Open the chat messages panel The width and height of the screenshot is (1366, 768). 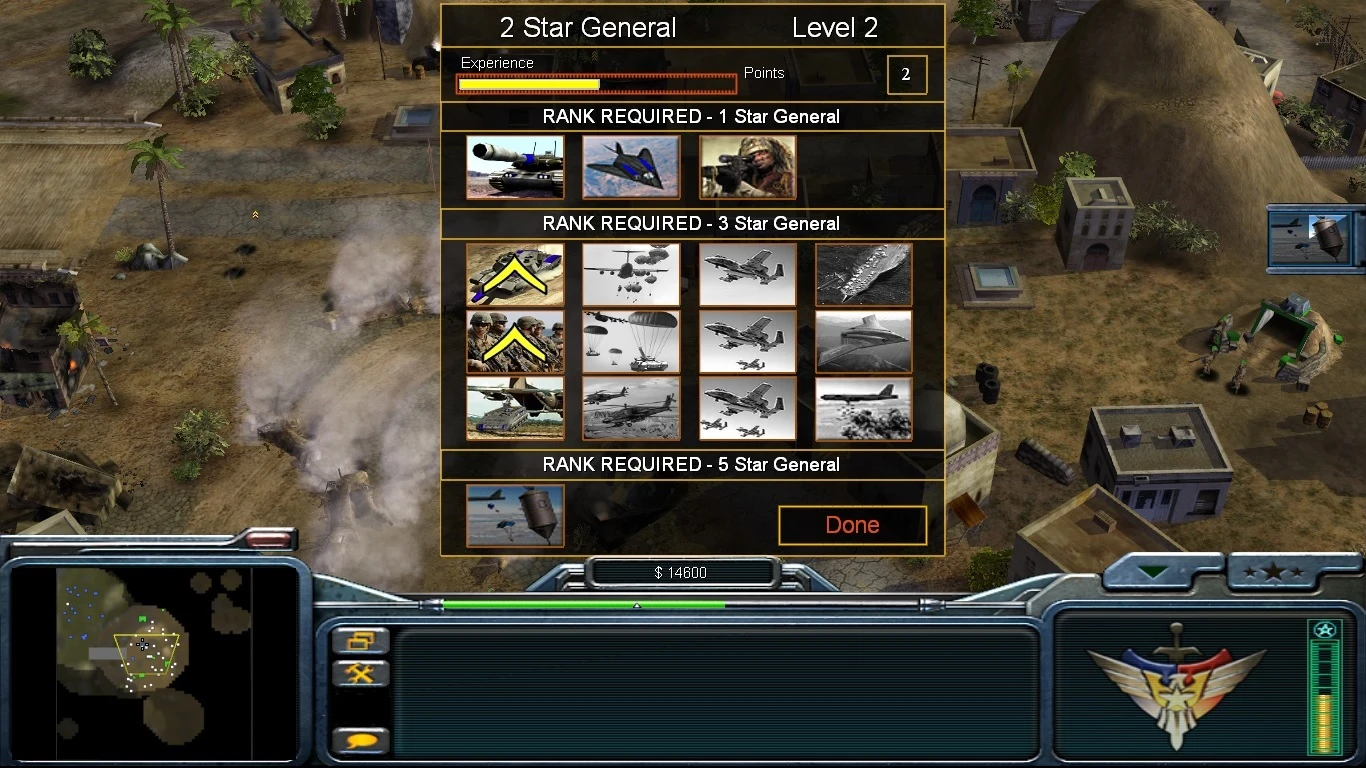[361, 740]
